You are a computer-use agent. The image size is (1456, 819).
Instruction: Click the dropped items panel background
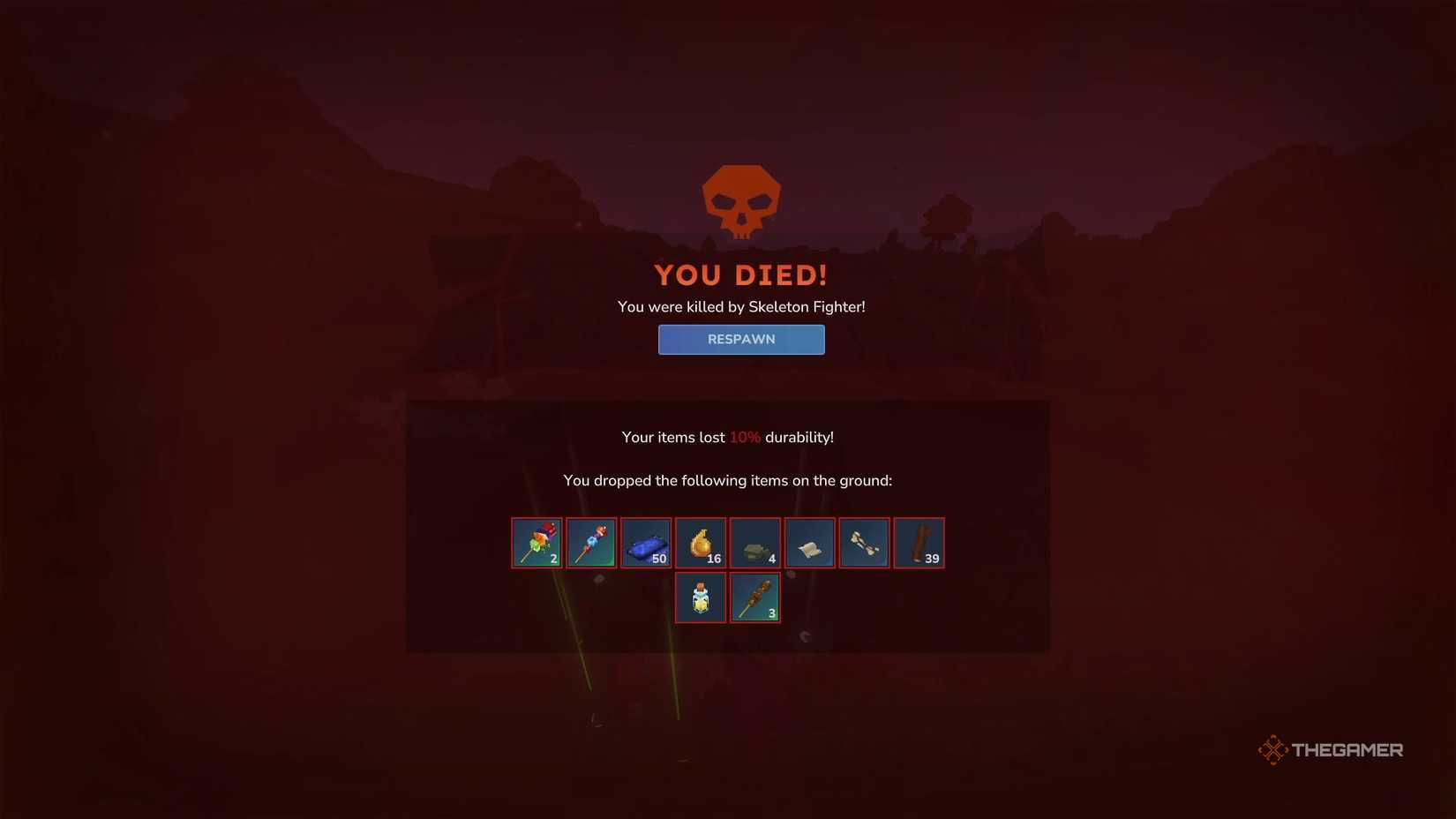tap(485, 618)
